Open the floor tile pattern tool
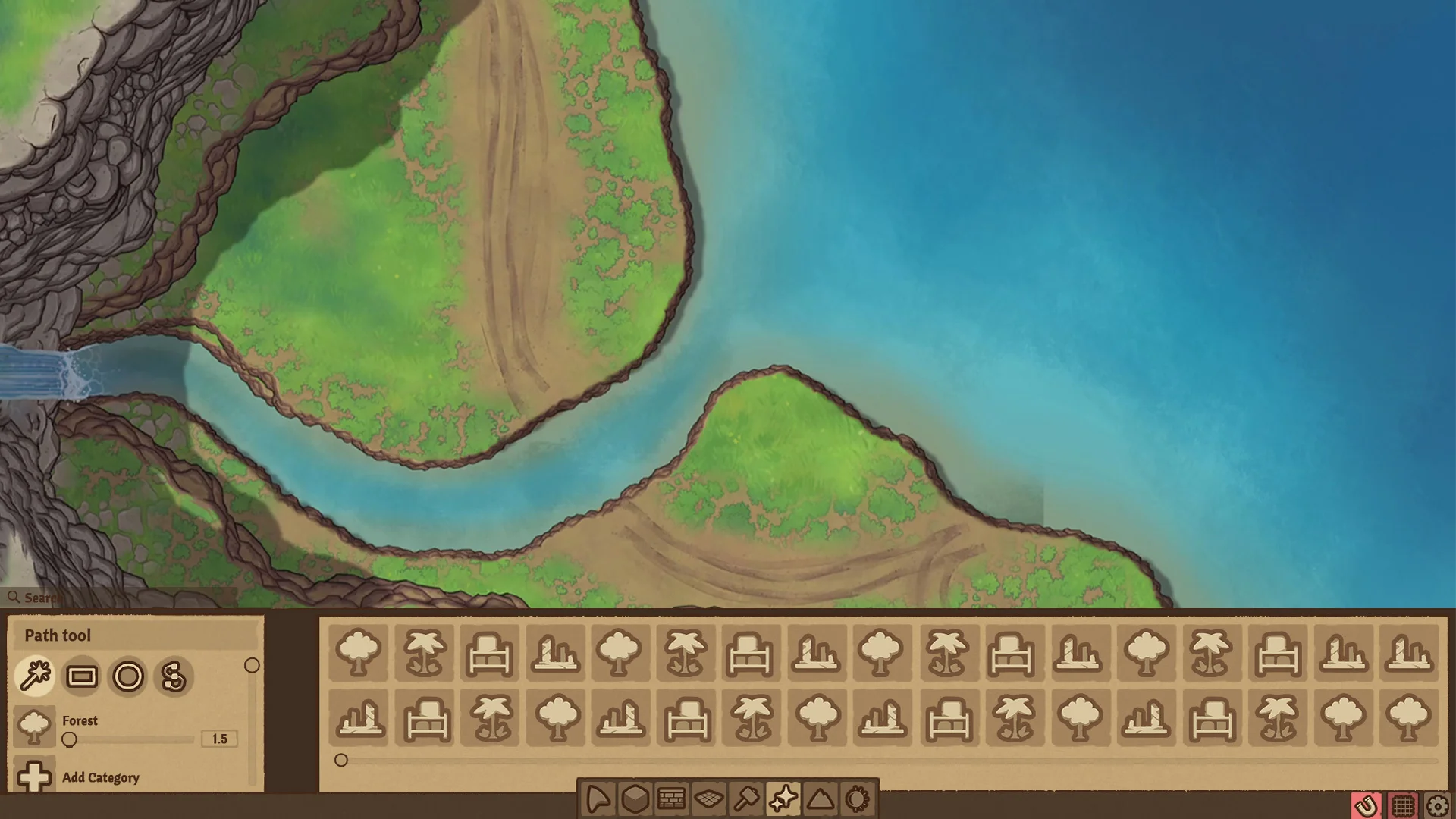 708,797
